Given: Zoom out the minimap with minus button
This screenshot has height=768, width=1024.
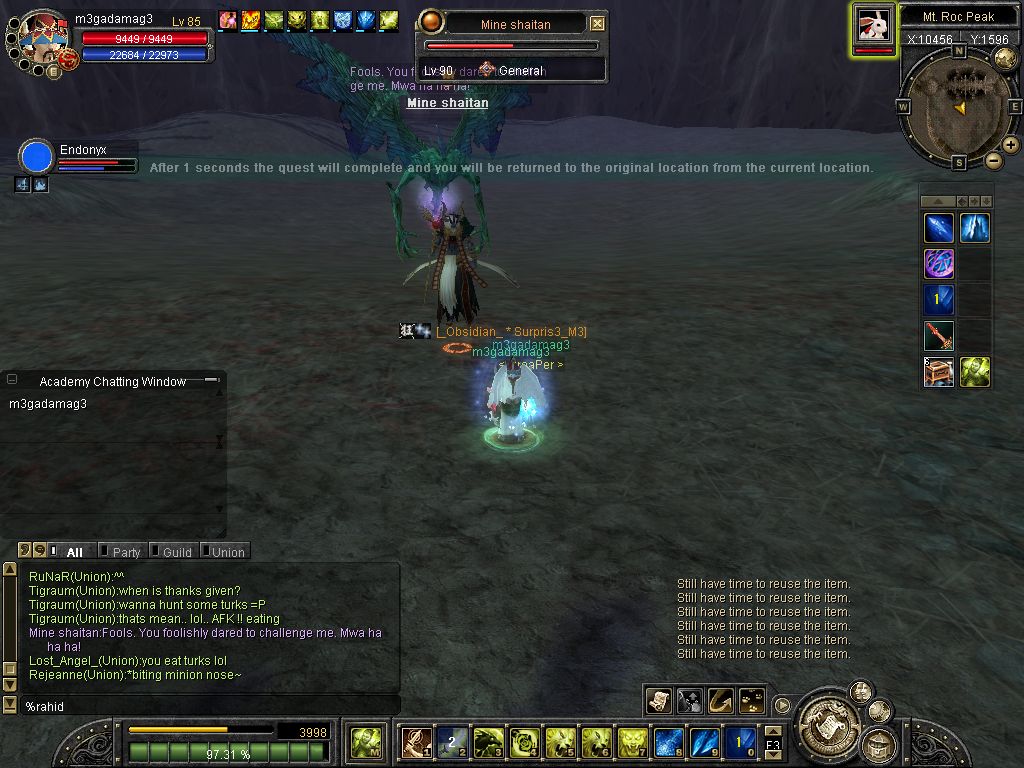Looking at the screenshot, I should [x=994, y=160].
